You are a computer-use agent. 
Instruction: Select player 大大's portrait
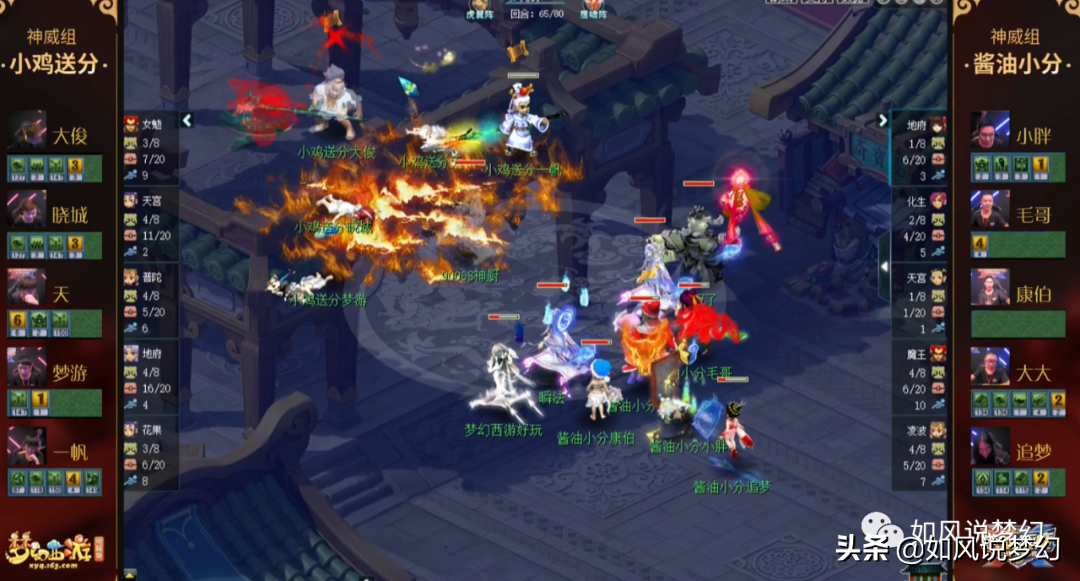(x=989, y=367)
